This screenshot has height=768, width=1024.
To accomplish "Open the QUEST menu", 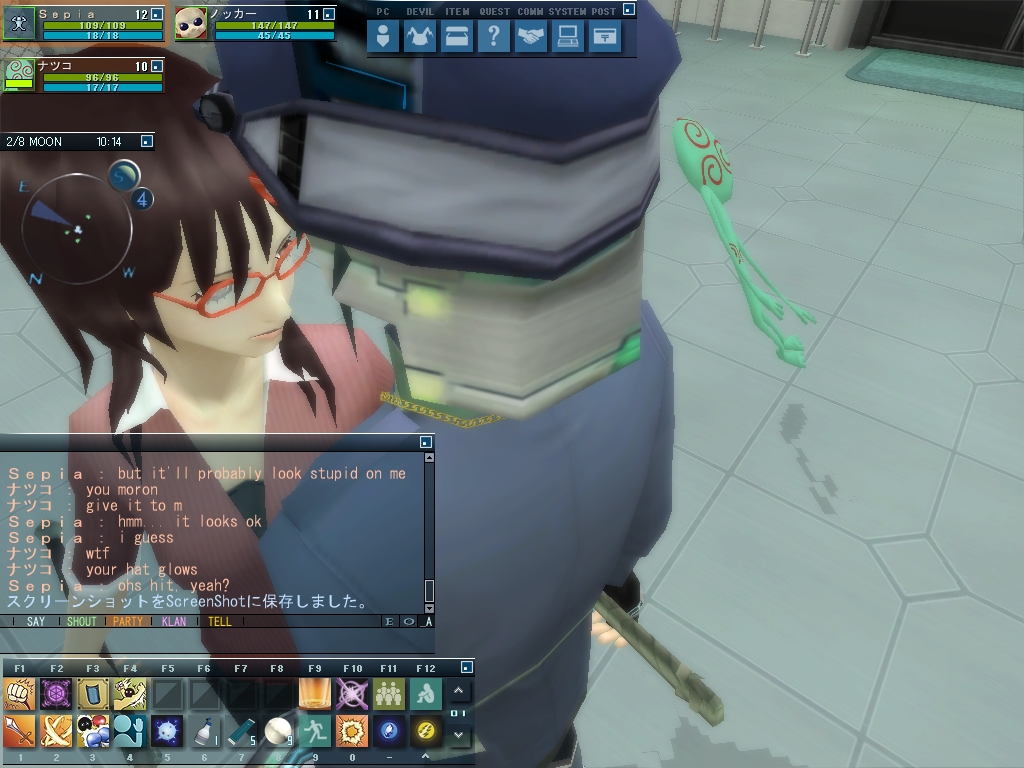I will click(493, 37).
